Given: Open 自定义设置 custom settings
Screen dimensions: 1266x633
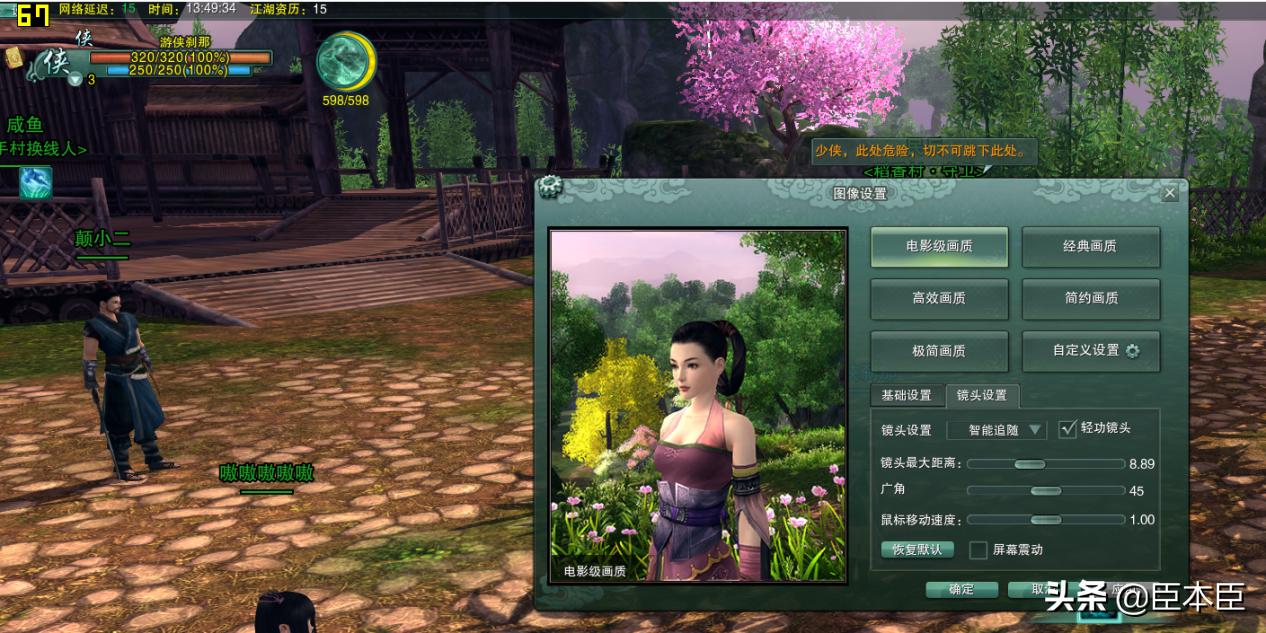Looking at the screenshot, I should tap(1090, 351).
